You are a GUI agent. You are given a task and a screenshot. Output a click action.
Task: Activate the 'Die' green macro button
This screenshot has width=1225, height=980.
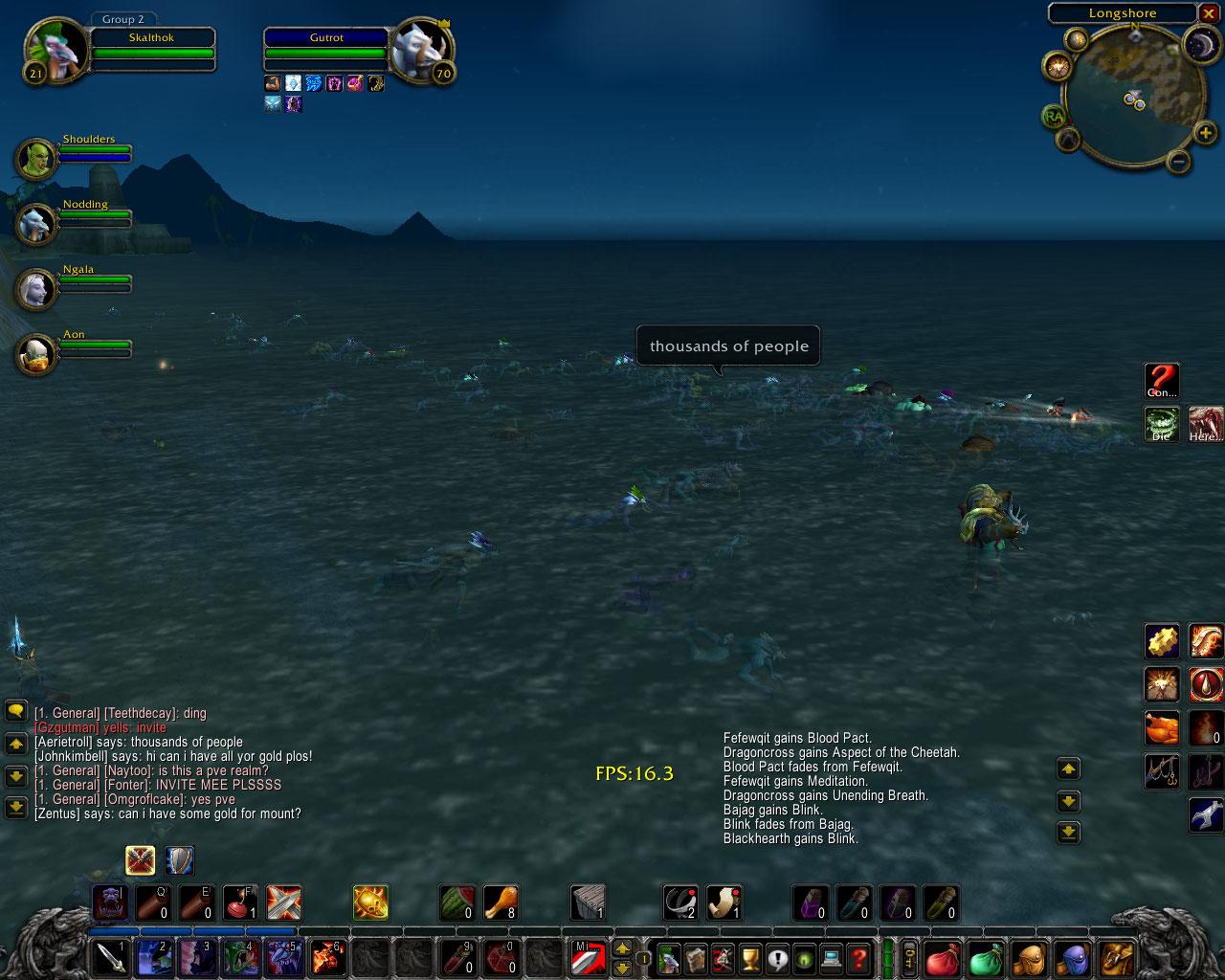(1162, 424)
